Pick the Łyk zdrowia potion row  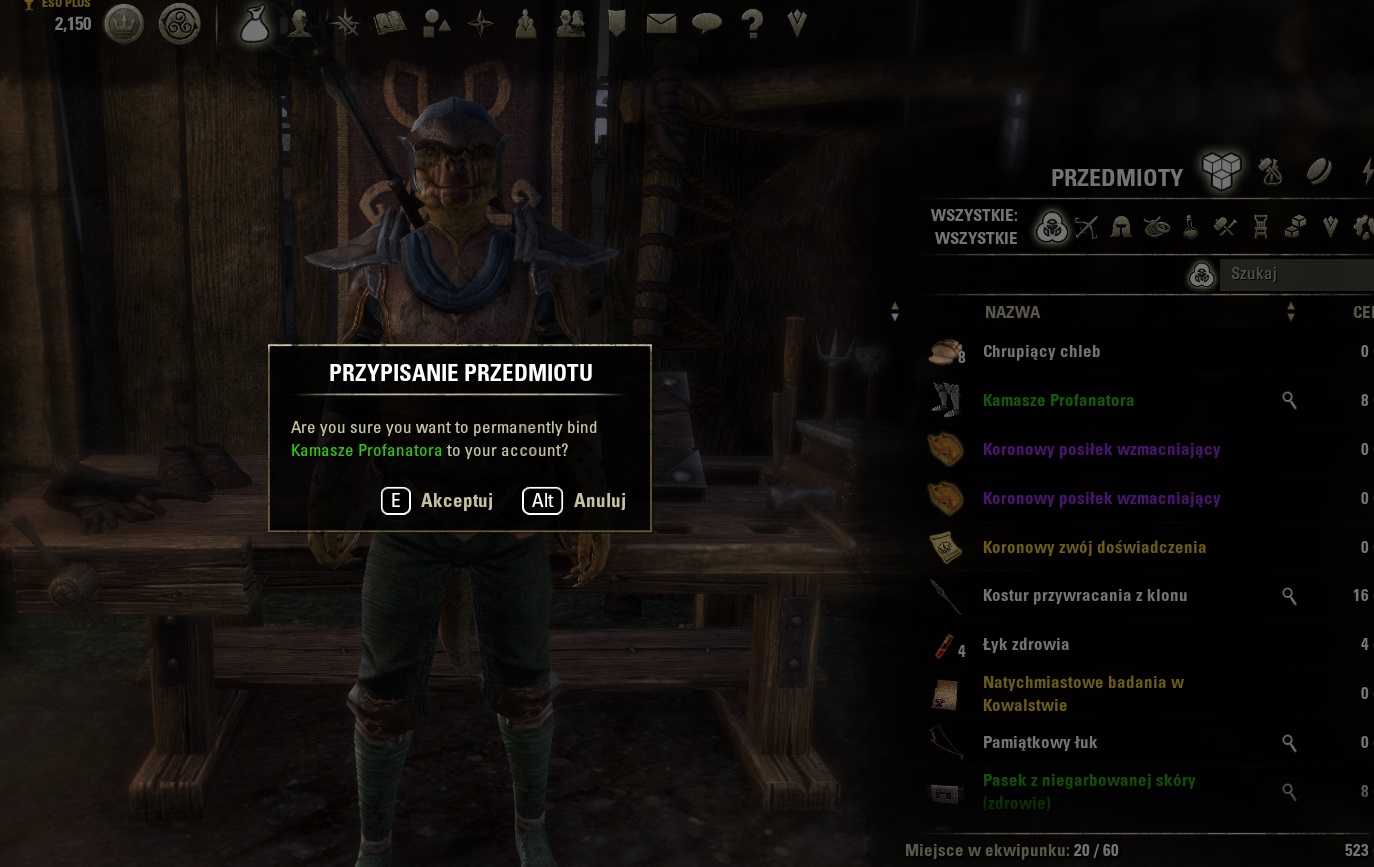click(1026, 645)
